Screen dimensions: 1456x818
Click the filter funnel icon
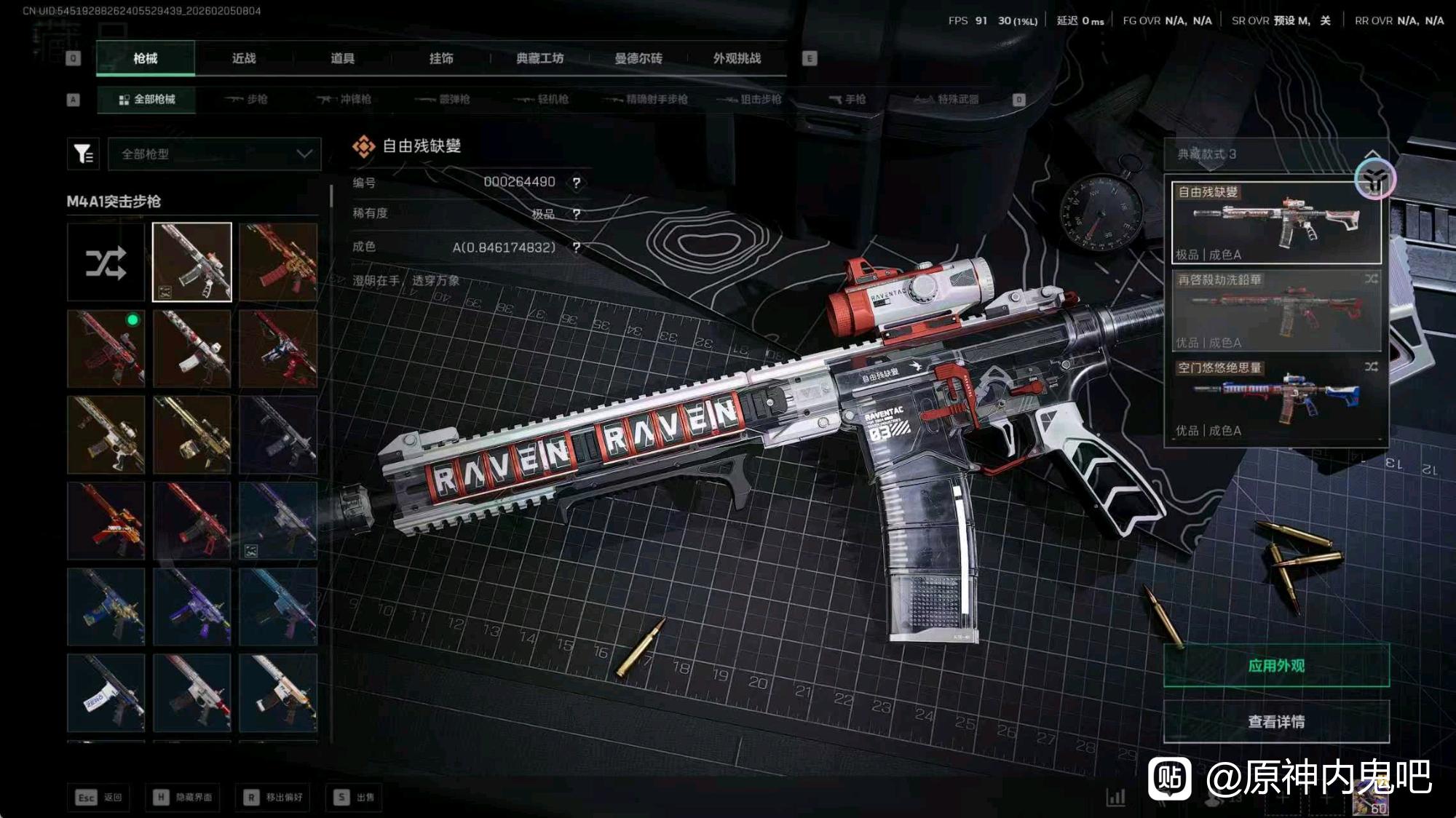83,154
